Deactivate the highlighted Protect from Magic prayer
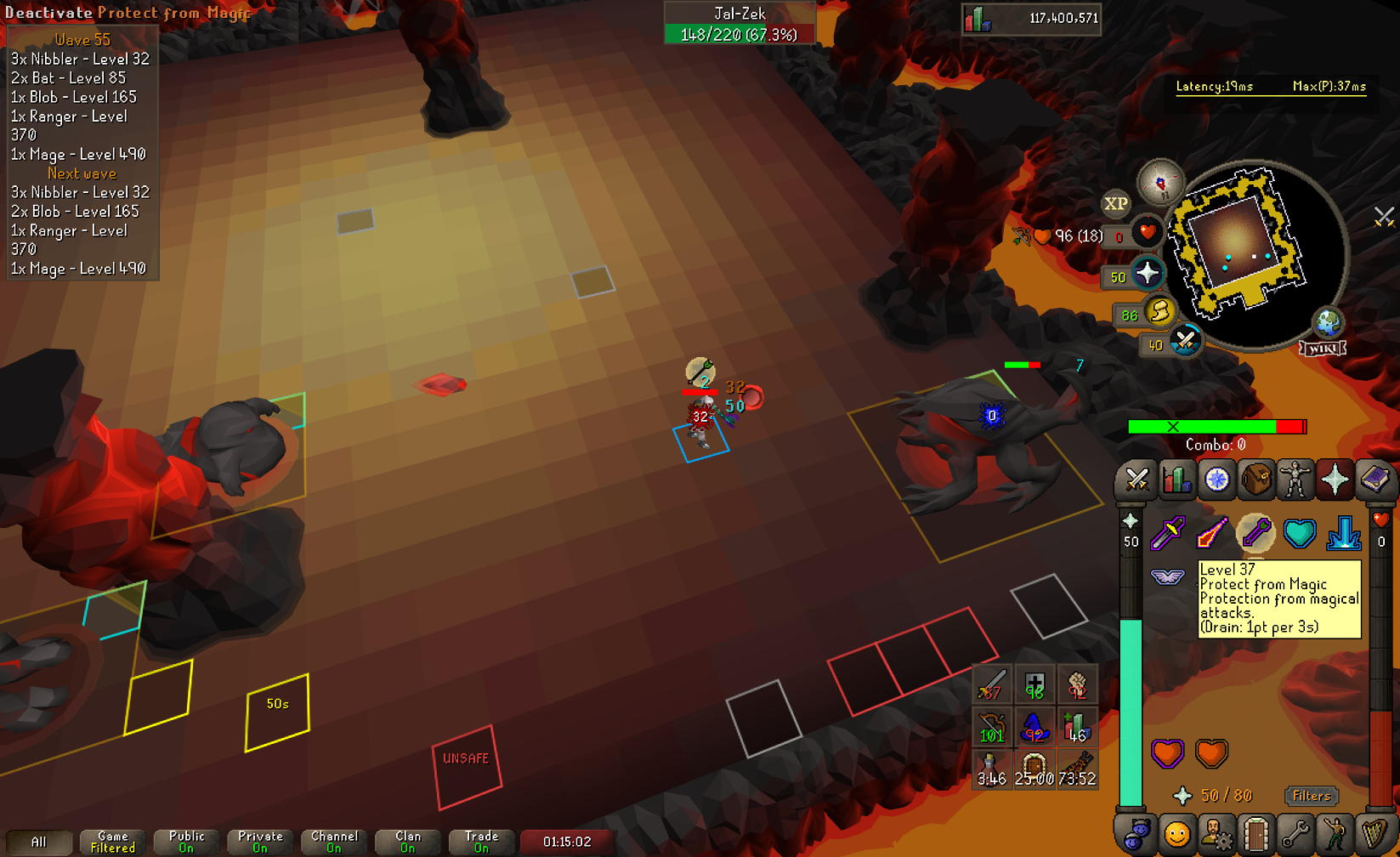This screenshot has width=1400, height=857. pyautogui.click(x=1255, y=533)
